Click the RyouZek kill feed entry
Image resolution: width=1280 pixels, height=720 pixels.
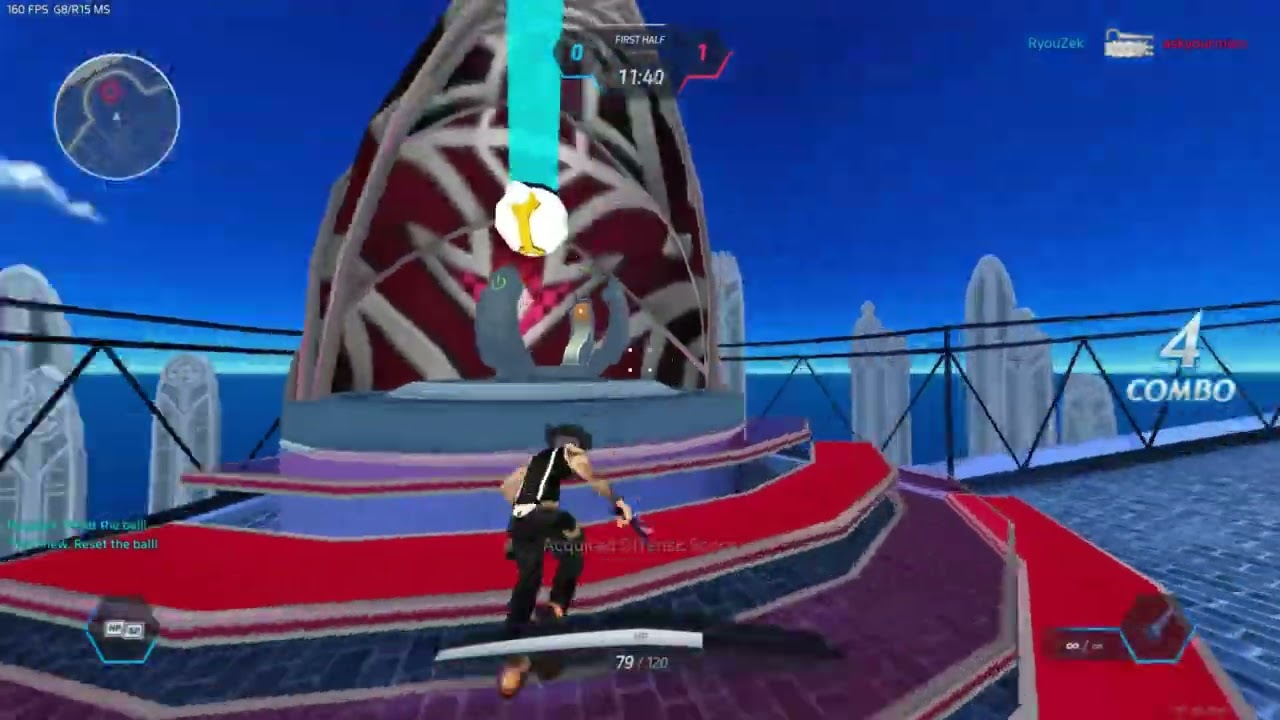(x=1055, y=44)
